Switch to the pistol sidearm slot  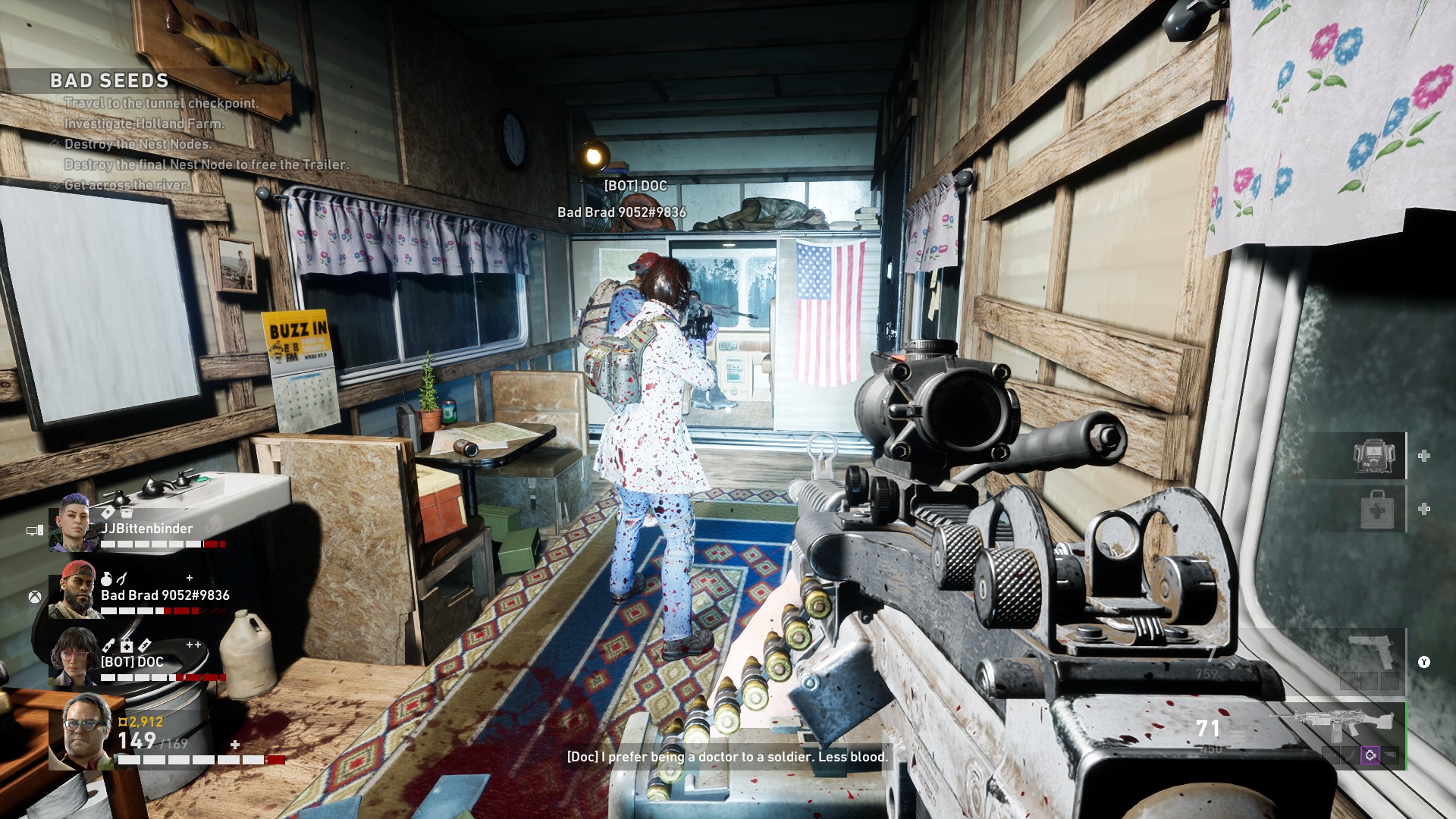pos(1373,652)
